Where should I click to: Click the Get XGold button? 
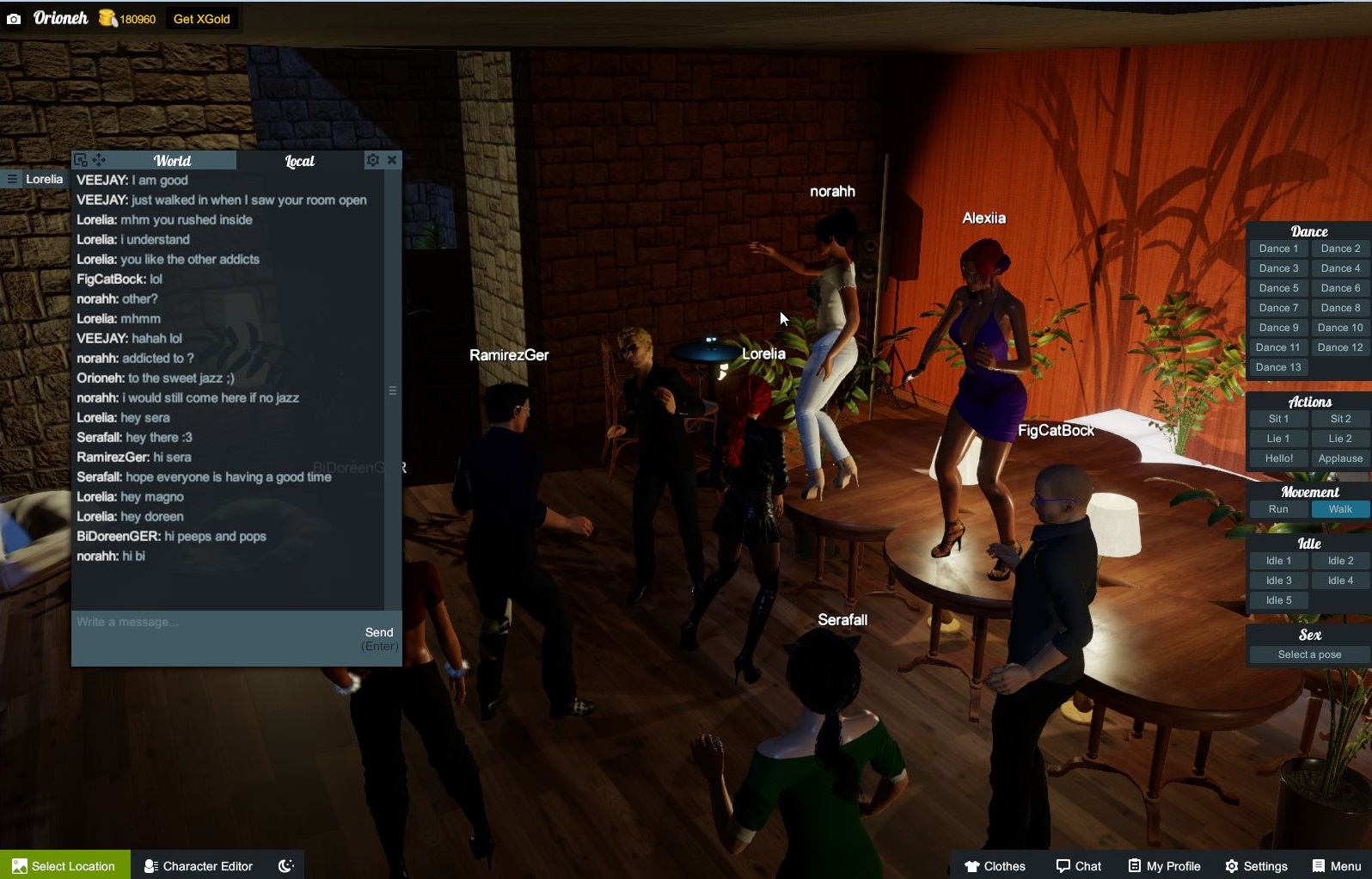click(201, 19)
